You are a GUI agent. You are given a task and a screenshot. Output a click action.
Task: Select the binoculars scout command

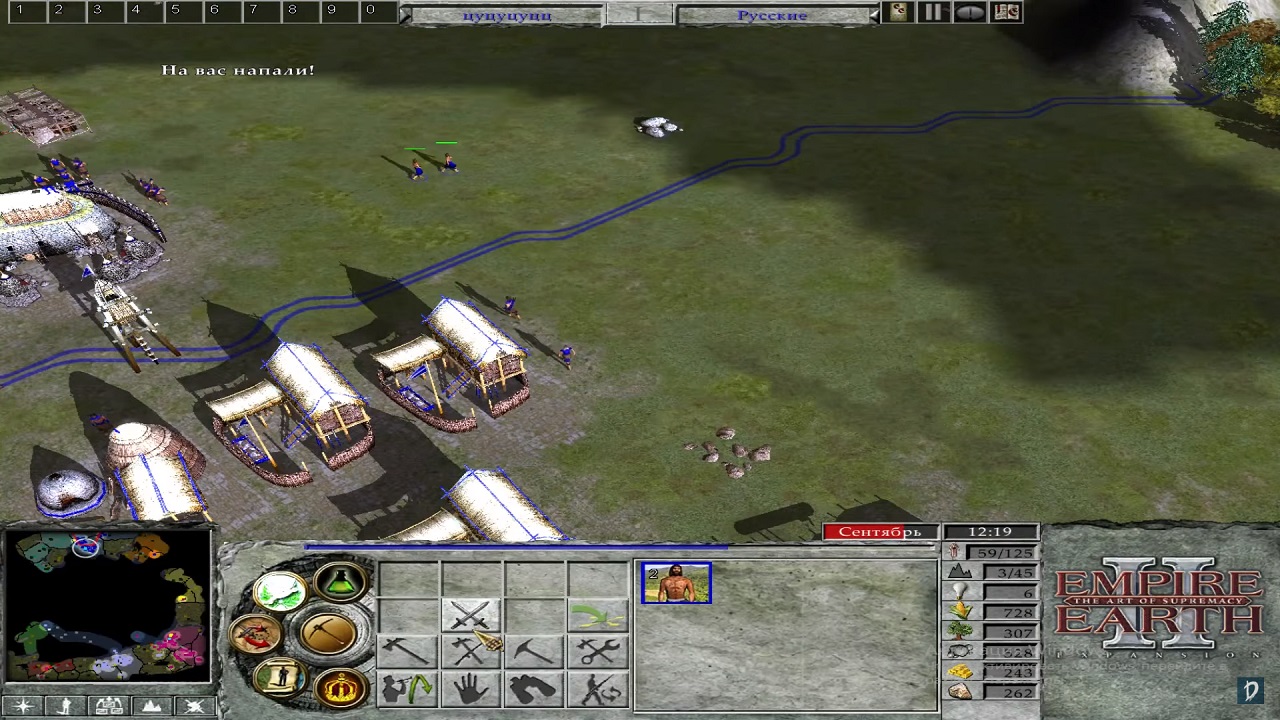pos(534,689)
